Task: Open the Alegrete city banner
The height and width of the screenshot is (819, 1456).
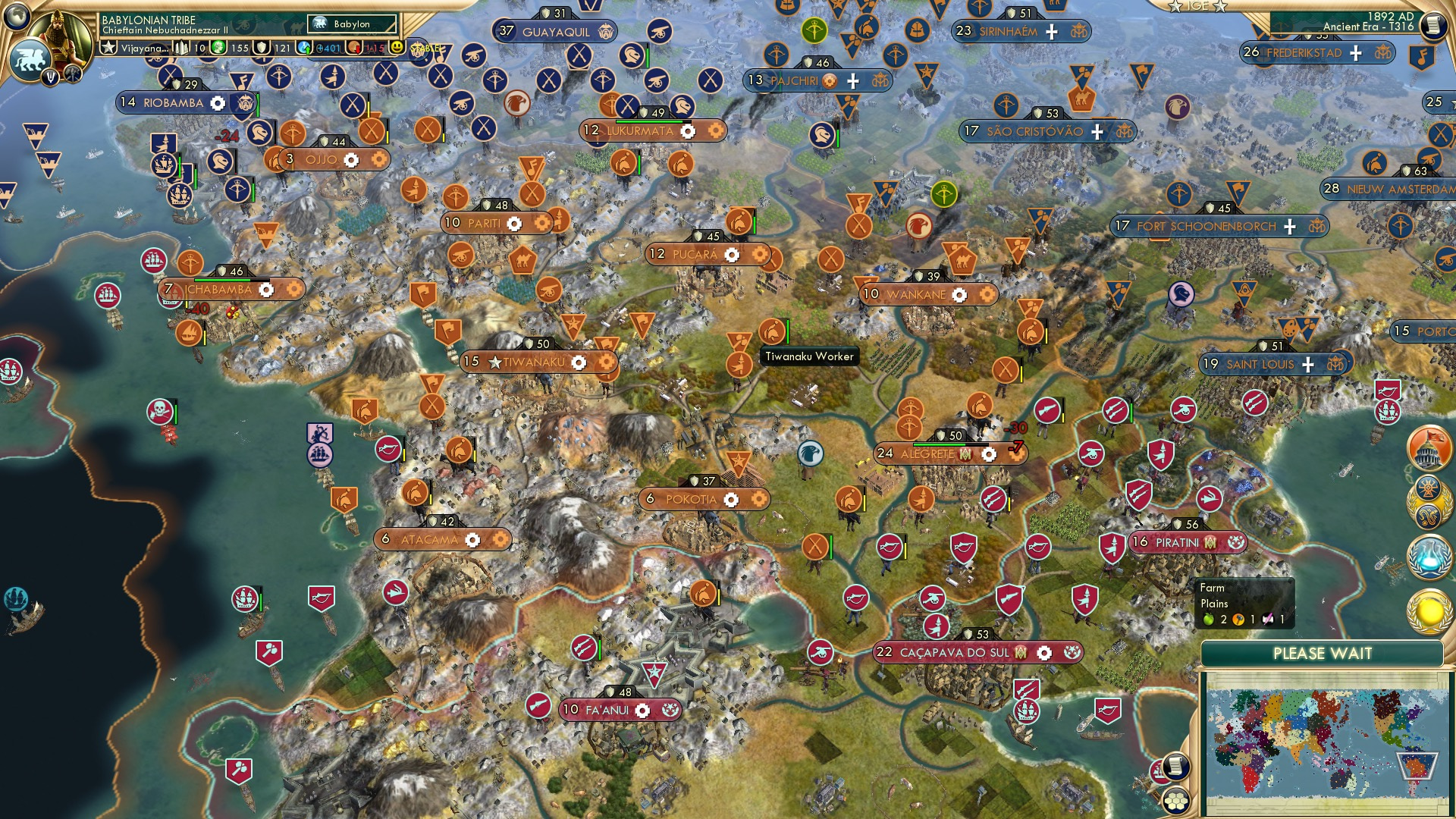Action: click(927, 454)
